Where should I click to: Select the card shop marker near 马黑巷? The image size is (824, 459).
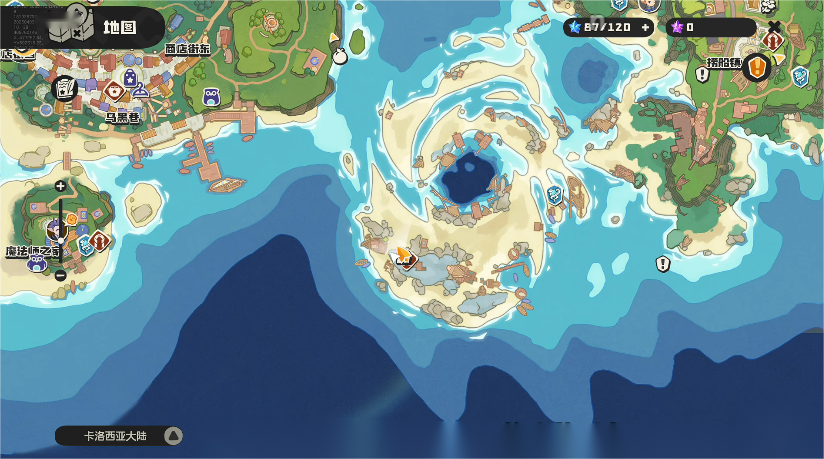pos(65,89)
